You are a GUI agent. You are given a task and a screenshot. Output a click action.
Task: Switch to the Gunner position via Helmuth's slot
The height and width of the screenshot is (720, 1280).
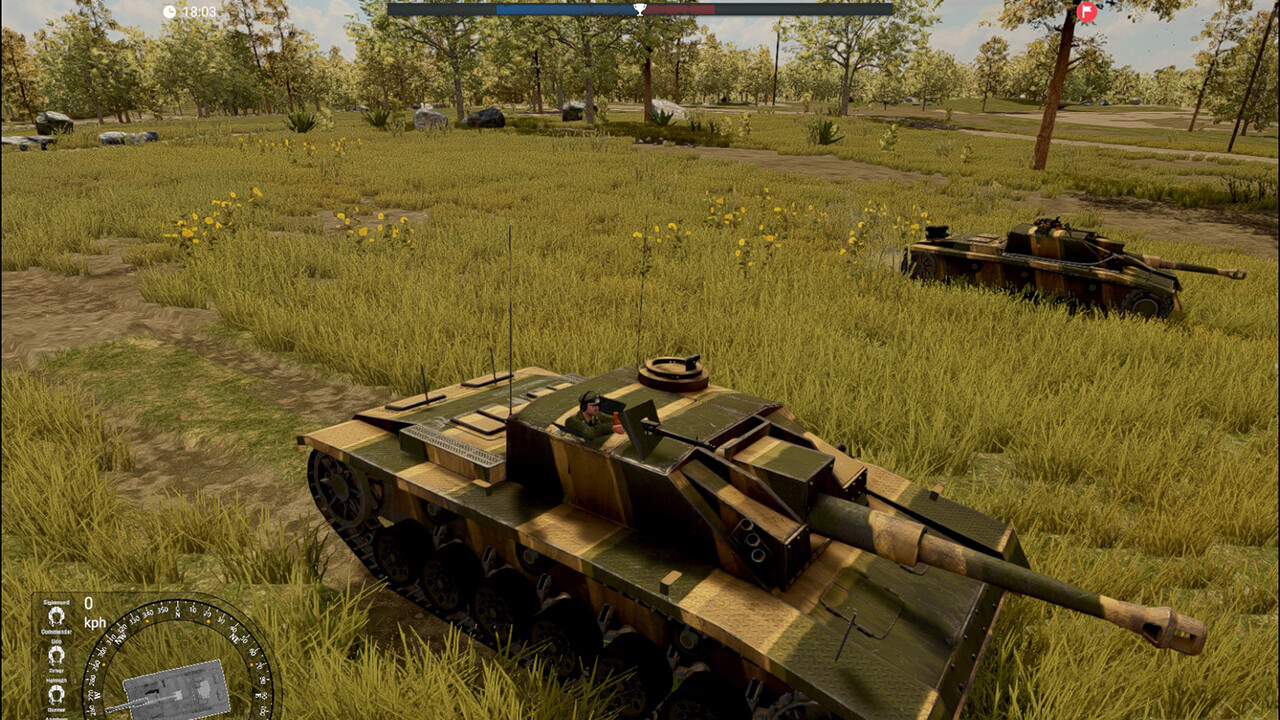(55, 692)
